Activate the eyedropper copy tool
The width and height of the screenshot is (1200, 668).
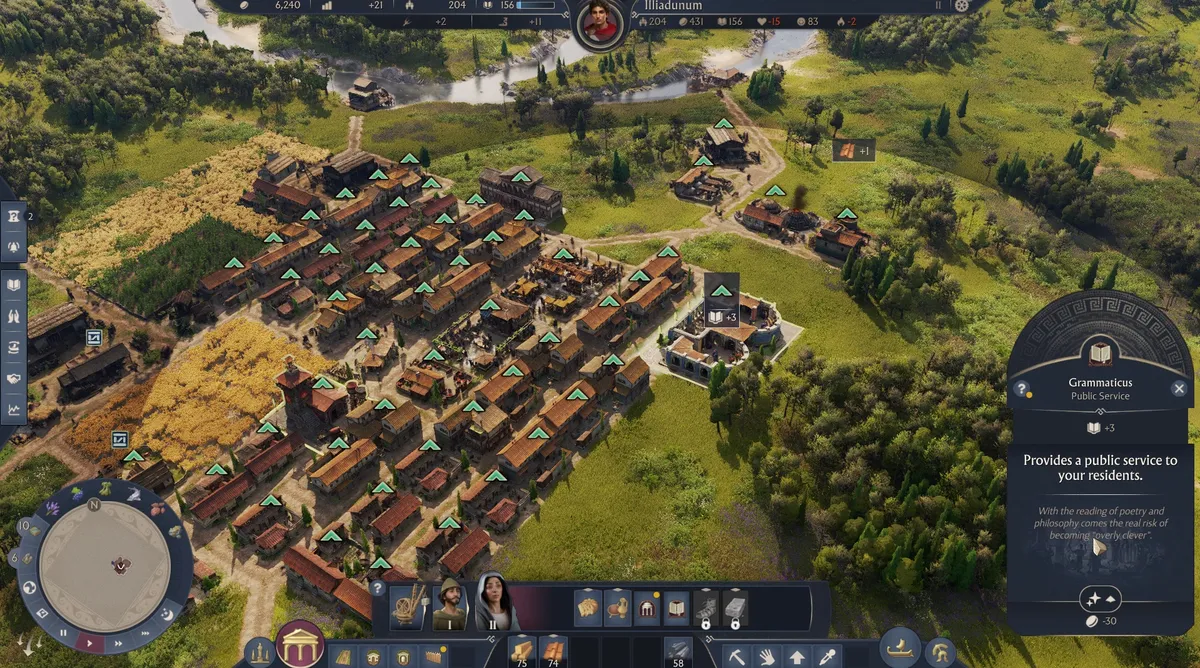coord(827,657)
